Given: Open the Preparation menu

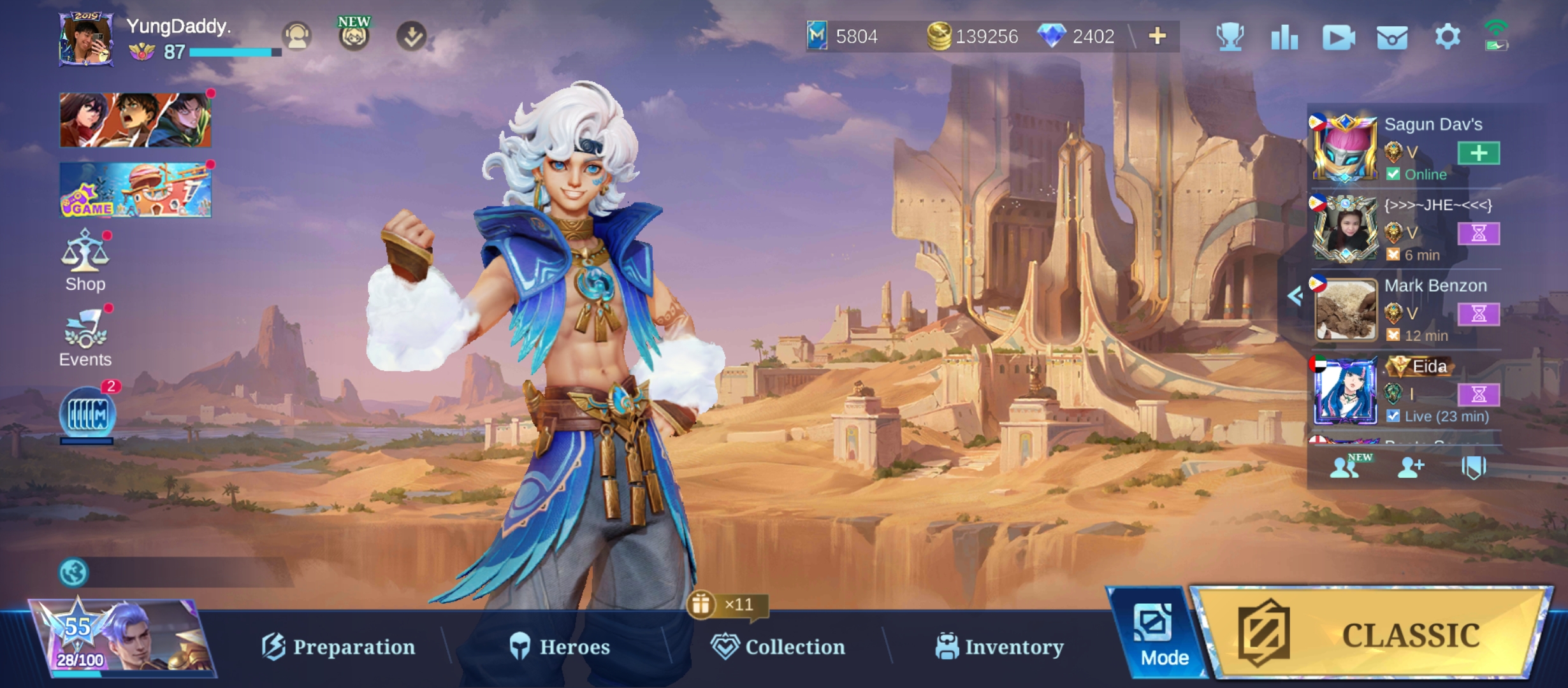Looking at the screenshot, I should coord(338,647).
